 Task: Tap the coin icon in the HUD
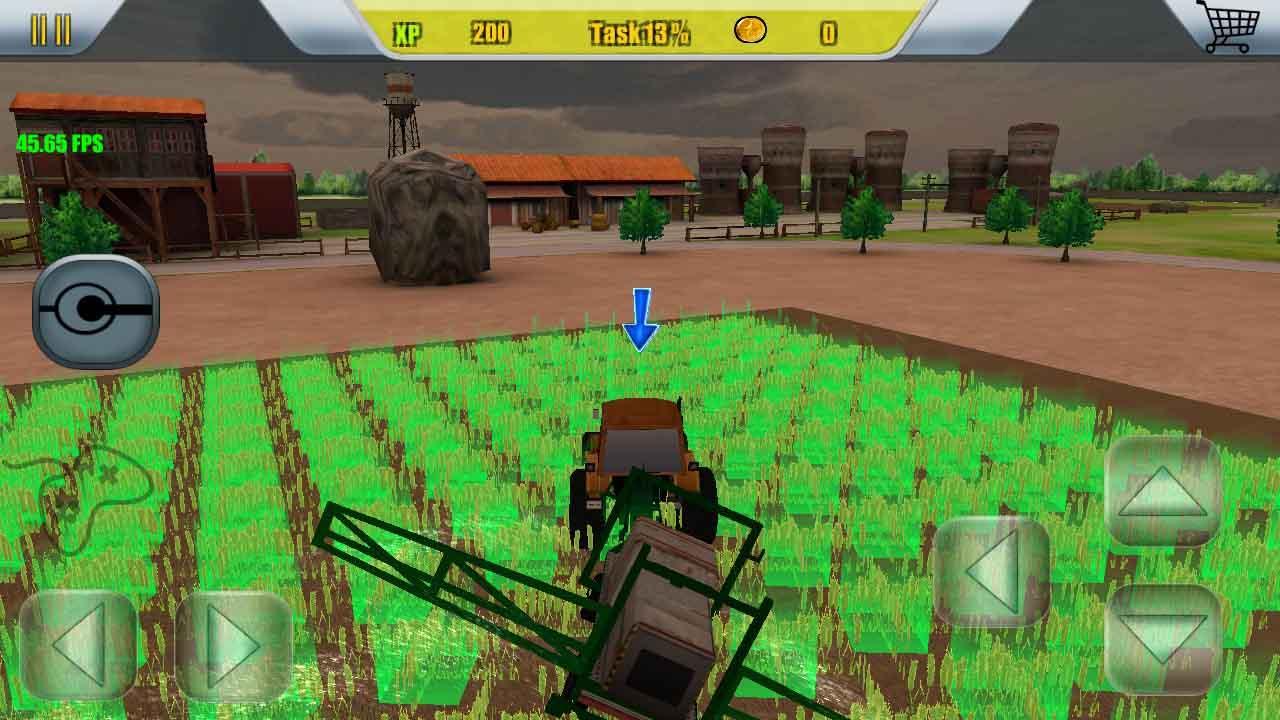point(748,30)
